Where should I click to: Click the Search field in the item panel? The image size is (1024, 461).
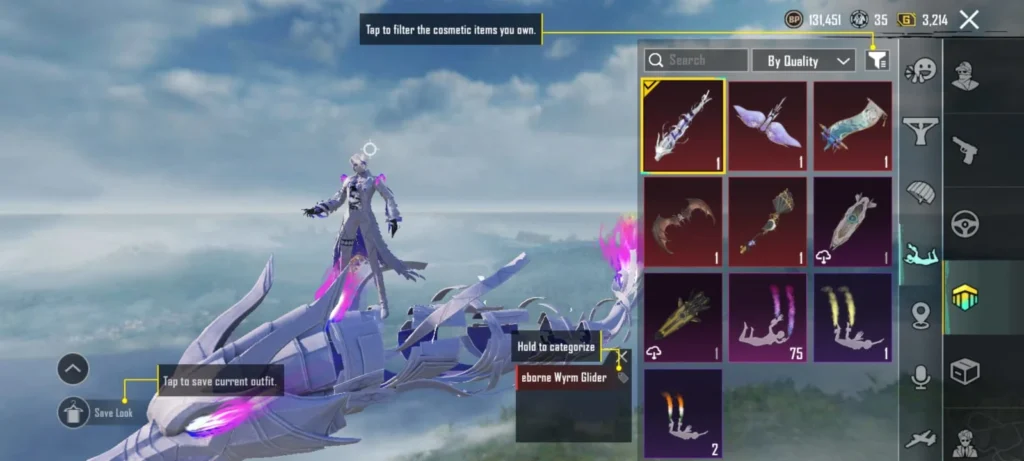coord(696,61)
